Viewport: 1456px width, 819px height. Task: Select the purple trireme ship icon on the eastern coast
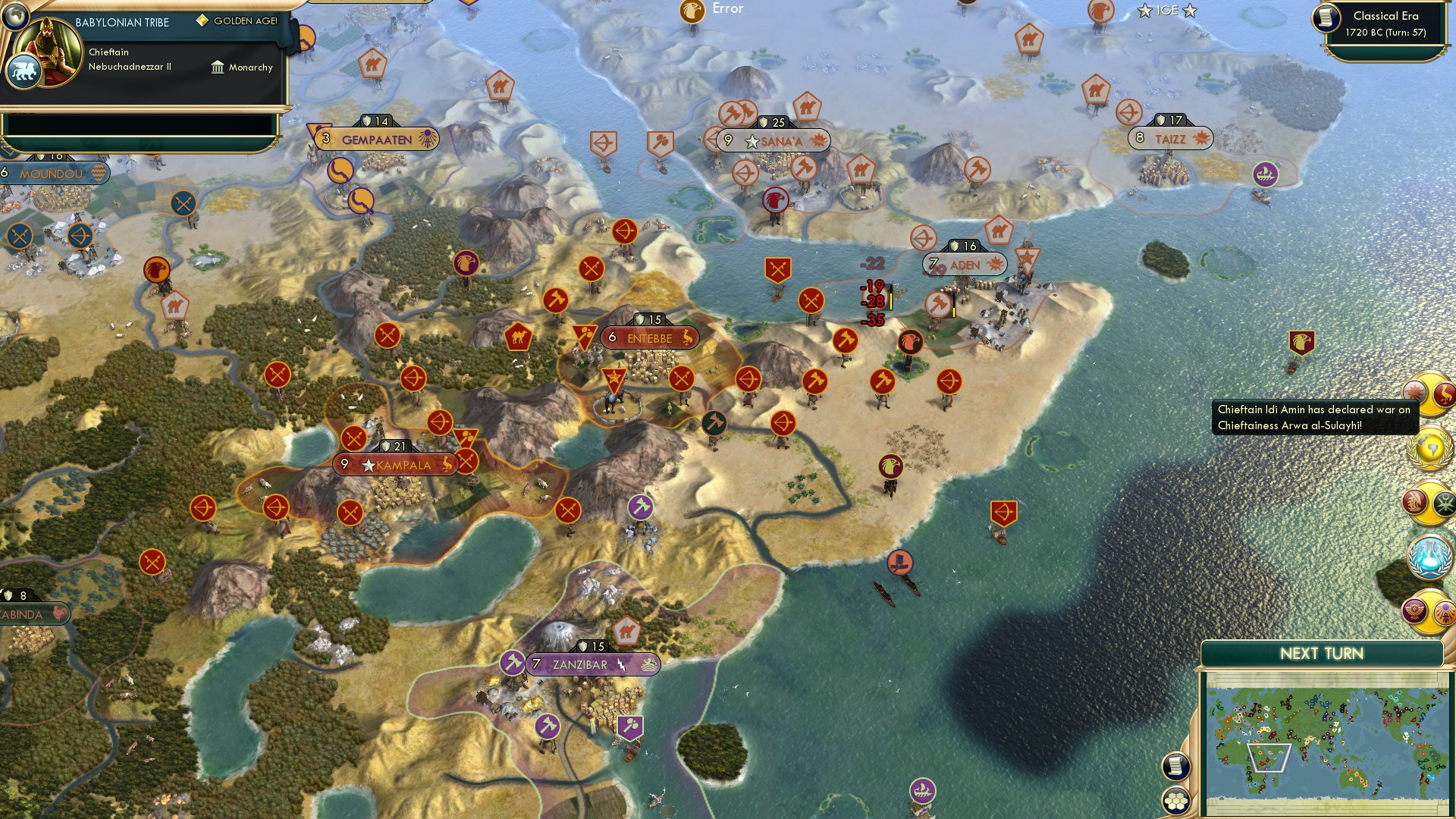[1267, 173]
